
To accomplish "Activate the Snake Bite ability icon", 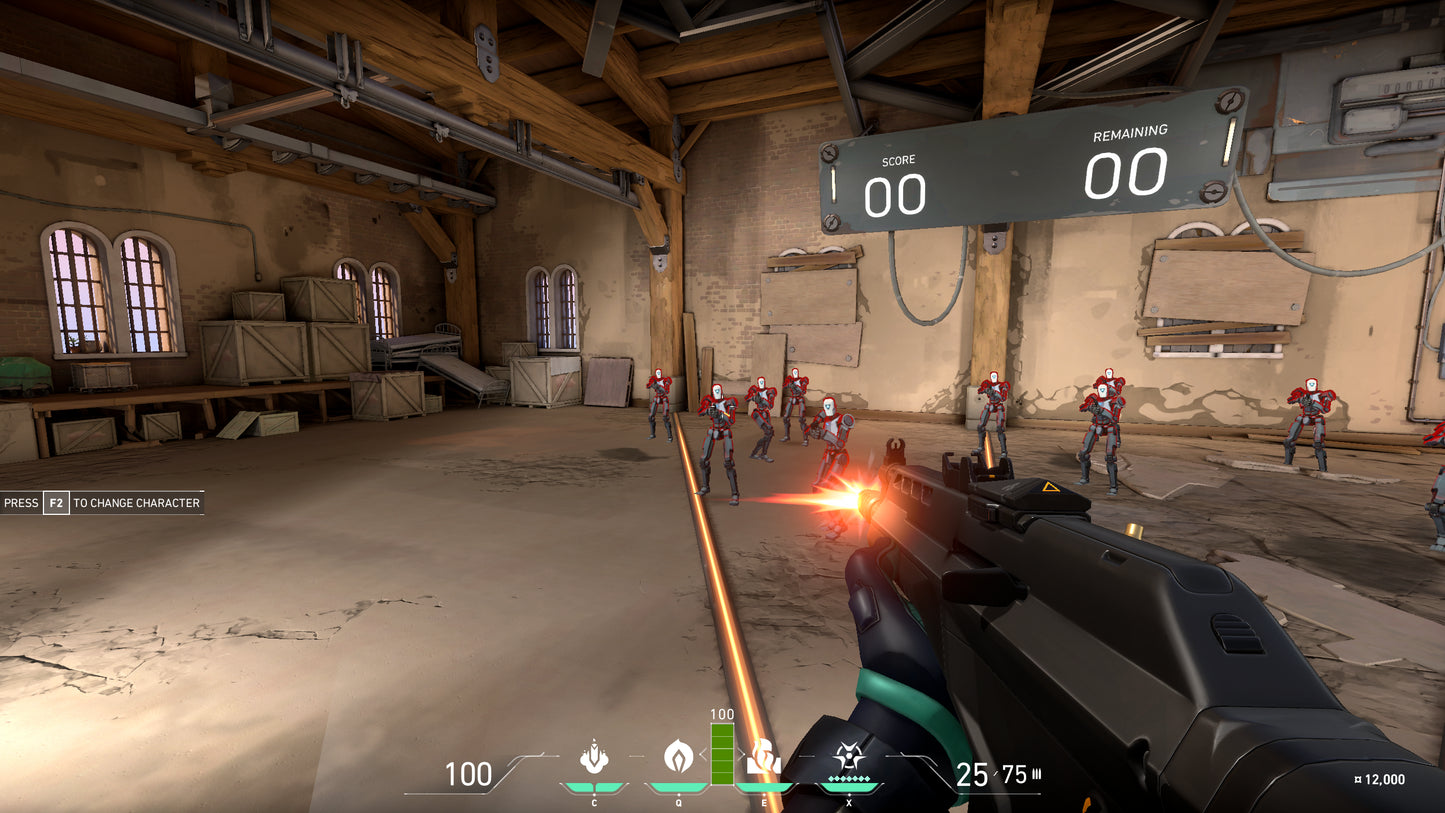I will [x=594, y=756].
